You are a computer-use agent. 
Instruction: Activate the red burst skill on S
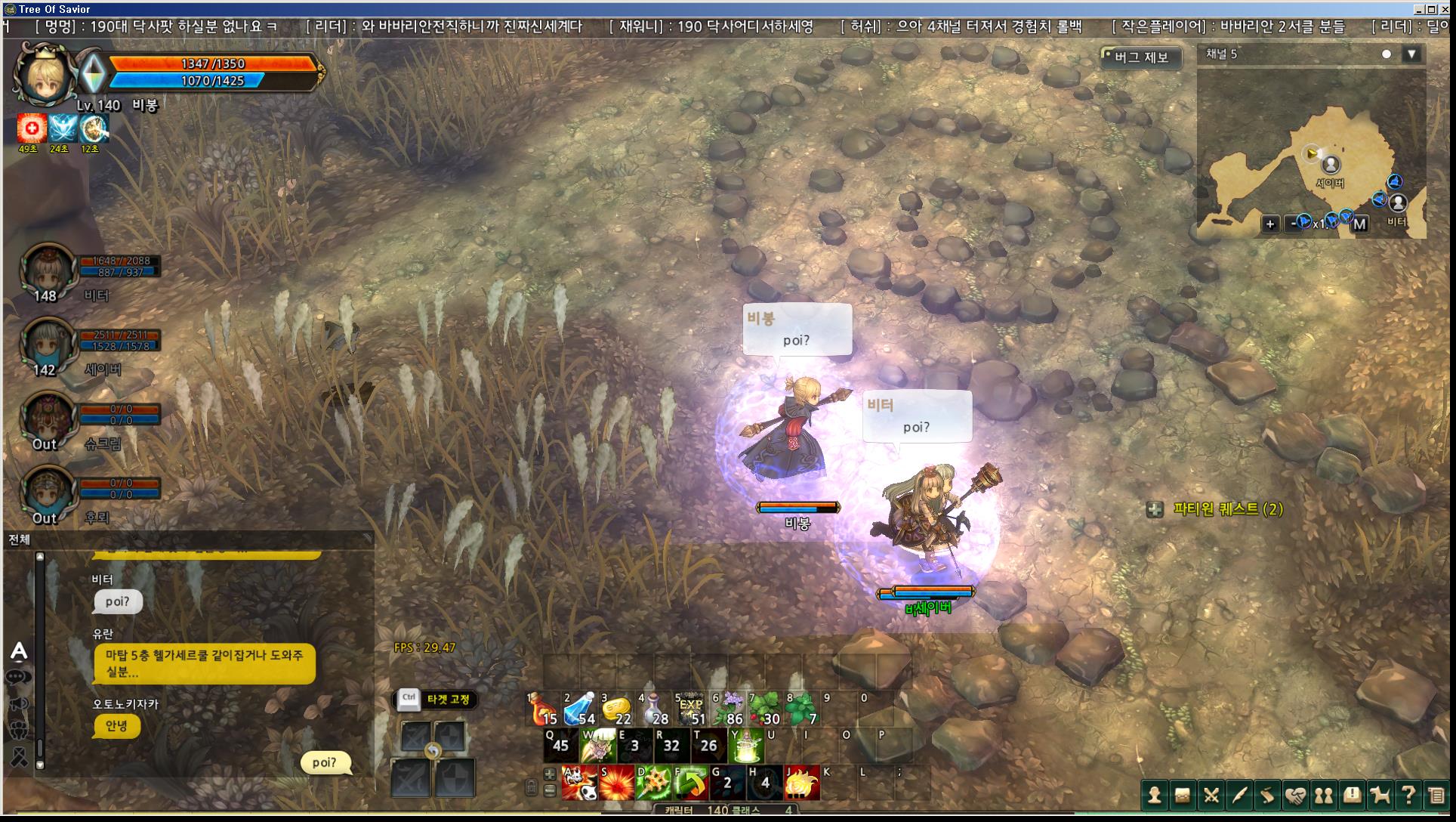[x=616, y=783]
